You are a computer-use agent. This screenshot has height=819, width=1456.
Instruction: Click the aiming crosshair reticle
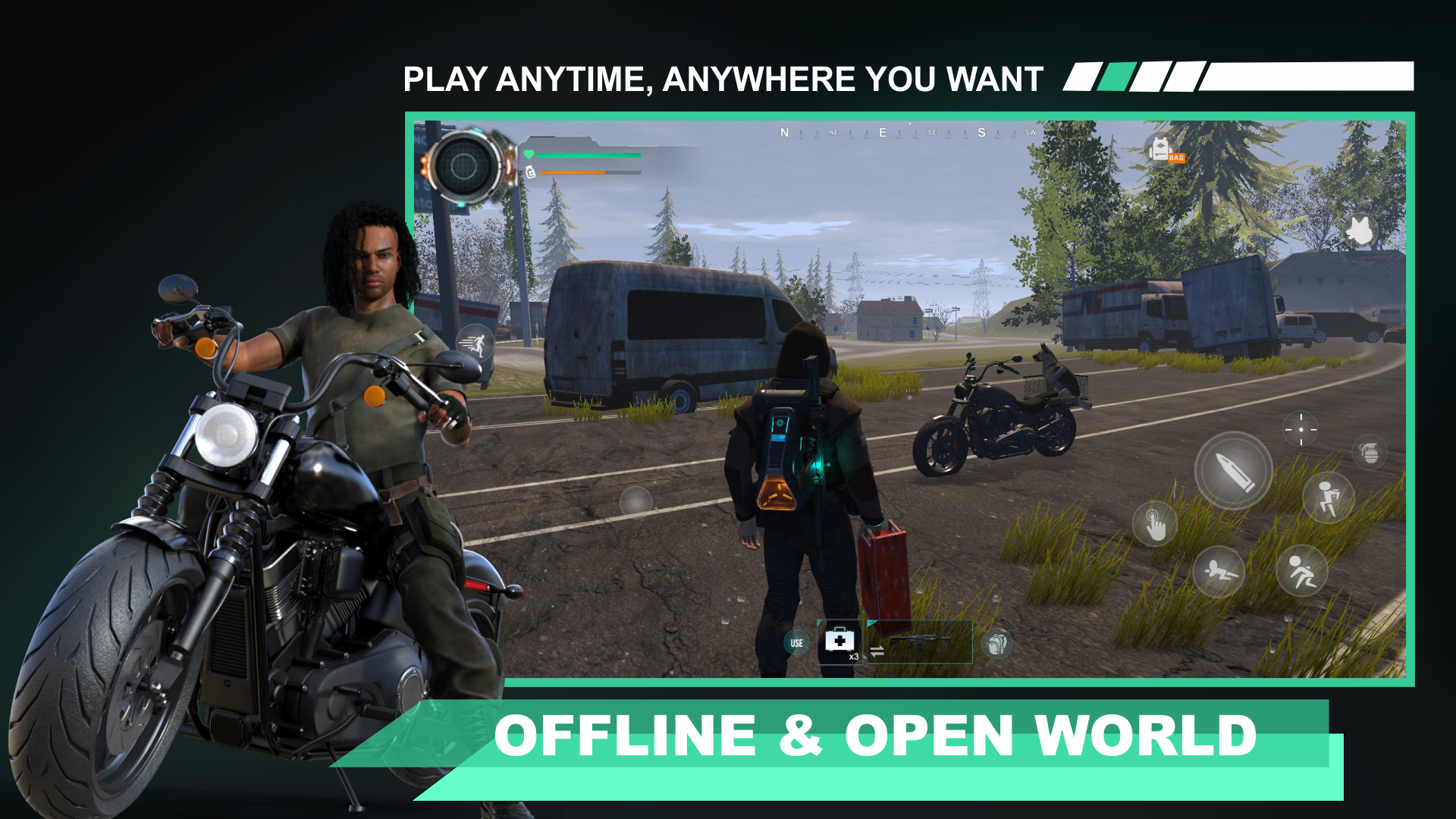pyautogui.click(x=1301, y=429)
